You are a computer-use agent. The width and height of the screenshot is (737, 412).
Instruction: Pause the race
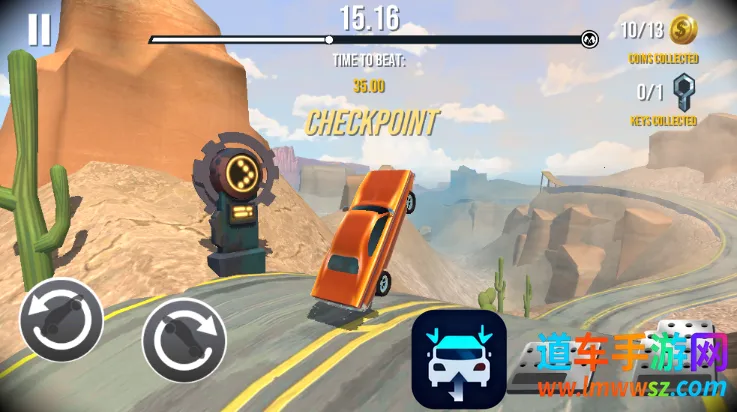tap(38, 30)
